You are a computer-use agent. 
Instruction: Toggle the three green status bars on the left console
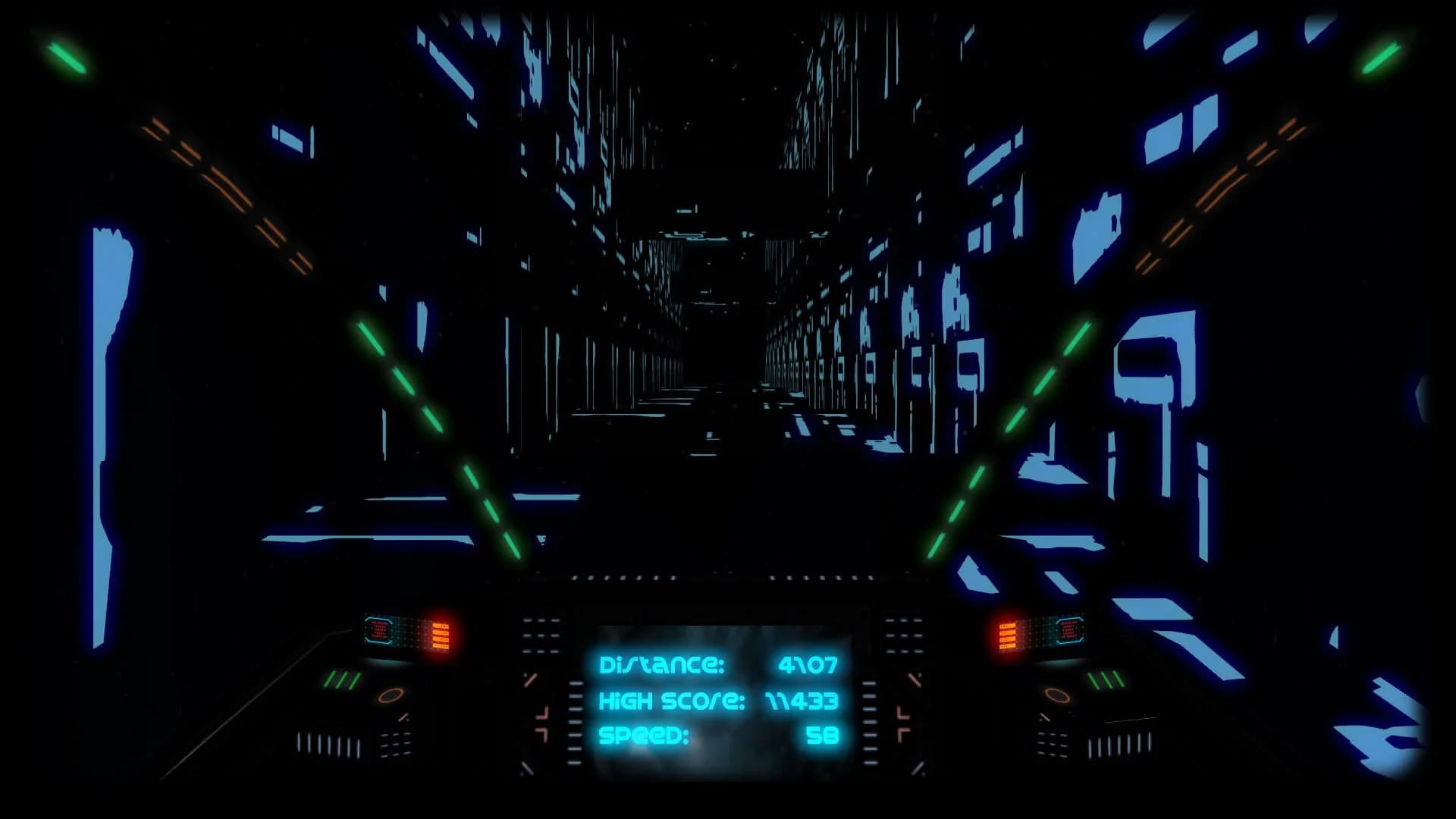pos(342,679)
